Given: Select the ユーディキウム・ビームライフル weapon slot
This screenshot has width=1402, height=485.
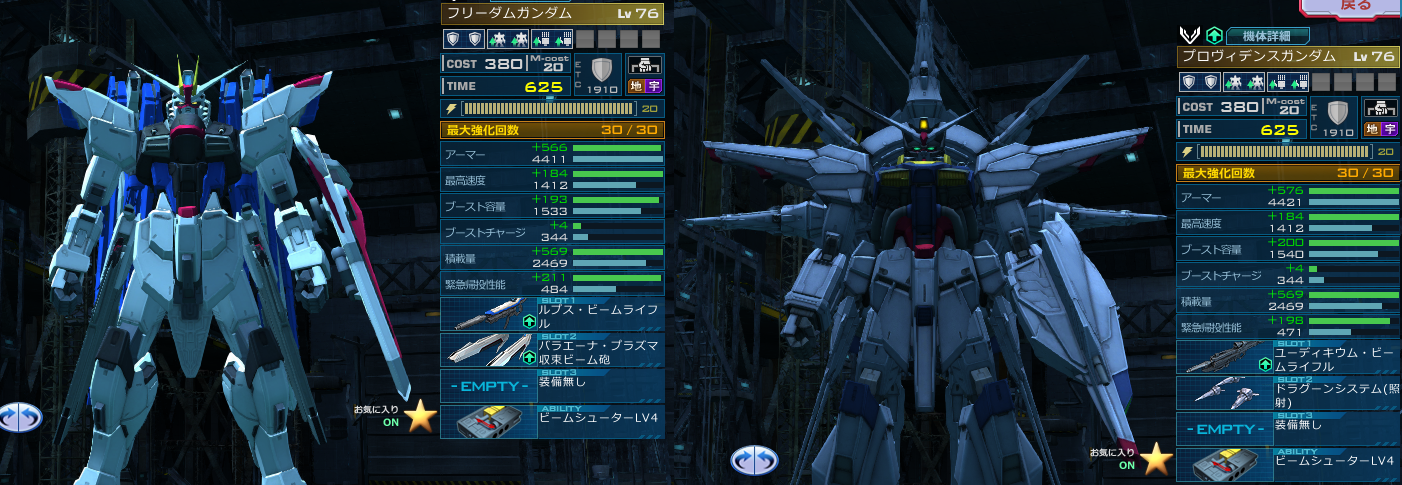Looking at the screenshot, I should 1287,358.
